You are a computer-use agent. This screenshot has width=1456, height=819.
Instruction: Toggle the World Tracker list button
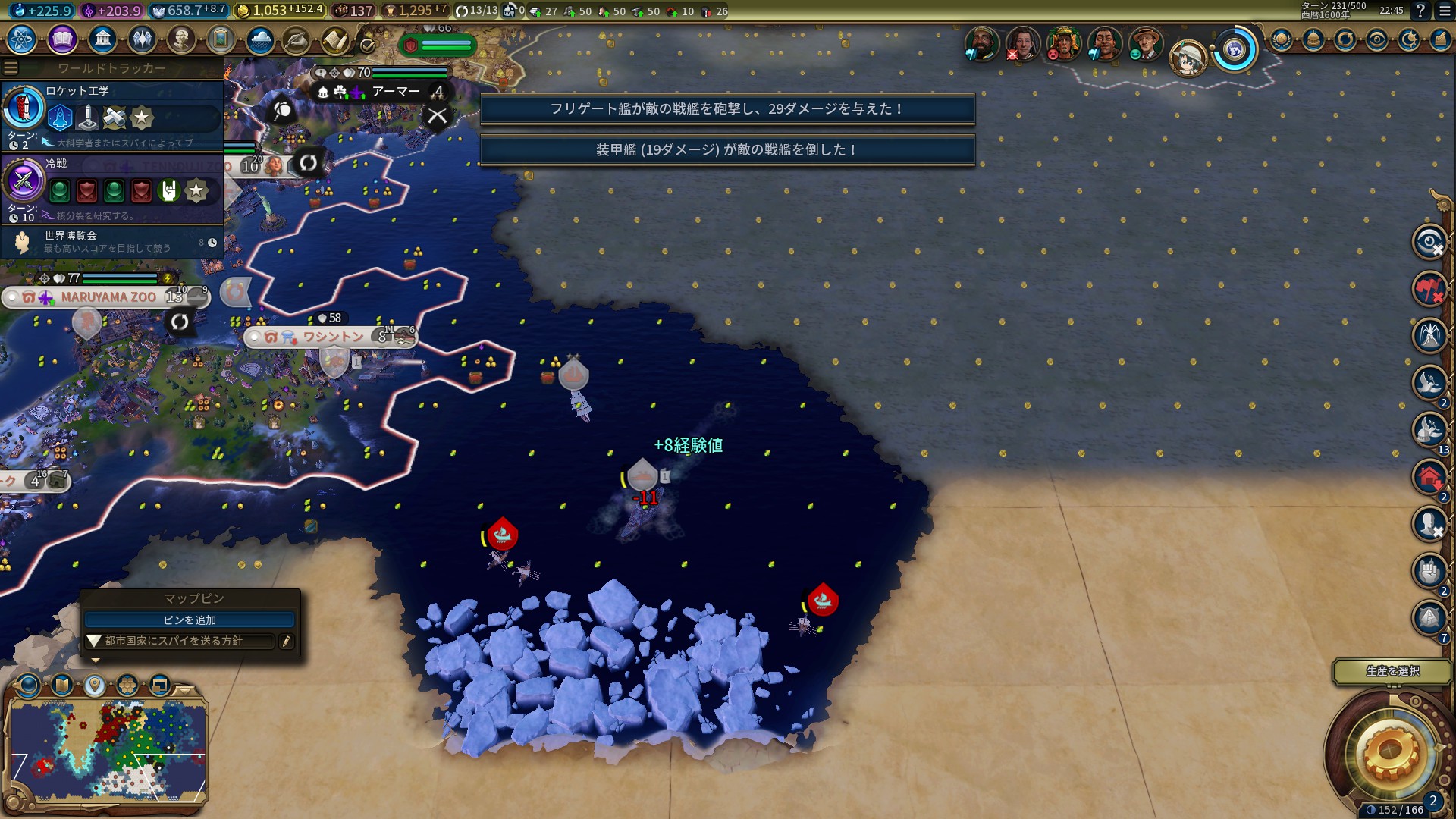coord(10,68)
